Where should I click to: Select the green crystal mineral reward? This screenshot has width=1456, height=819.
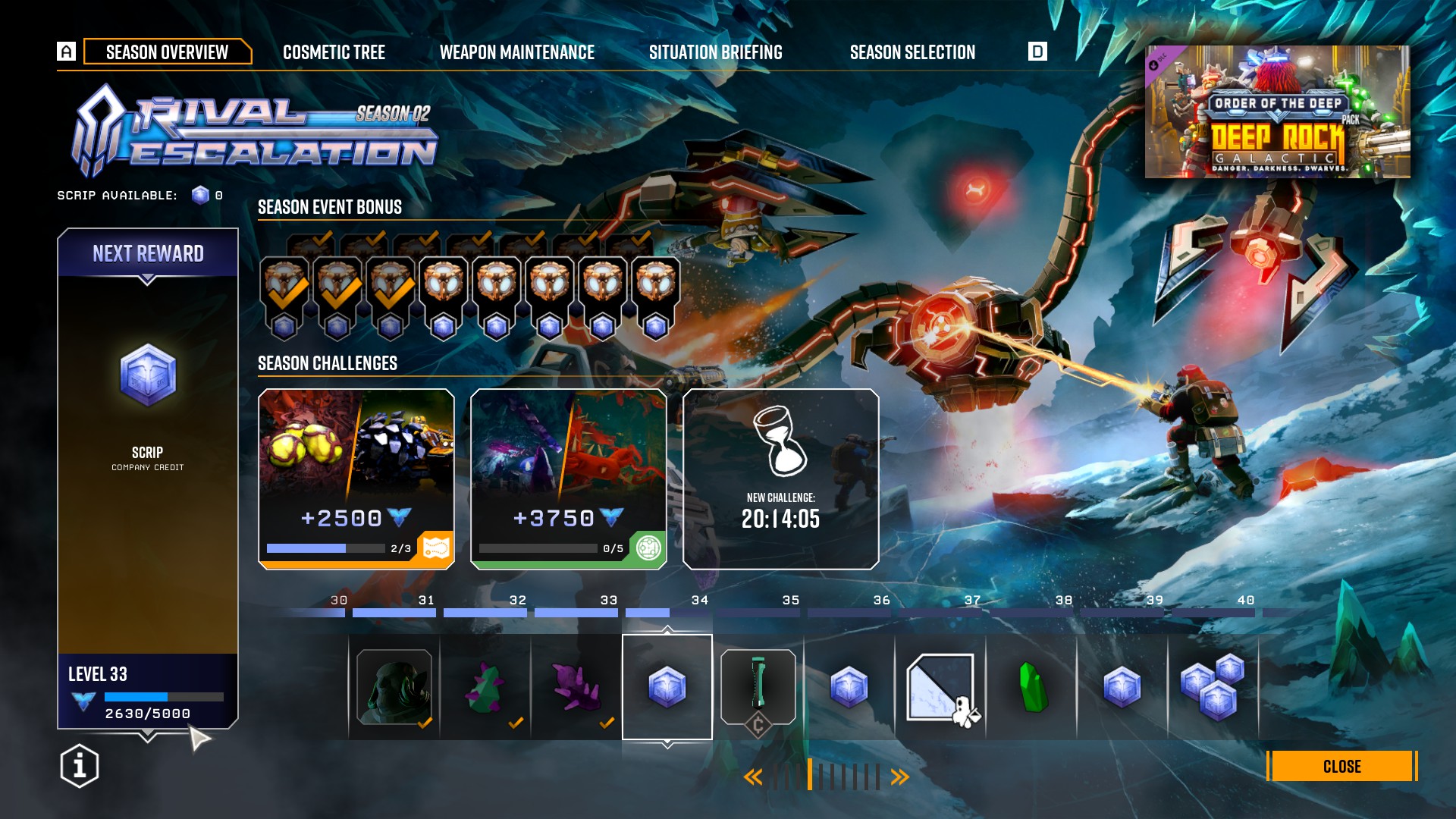pyautogui.click(x=1031, y=687)
